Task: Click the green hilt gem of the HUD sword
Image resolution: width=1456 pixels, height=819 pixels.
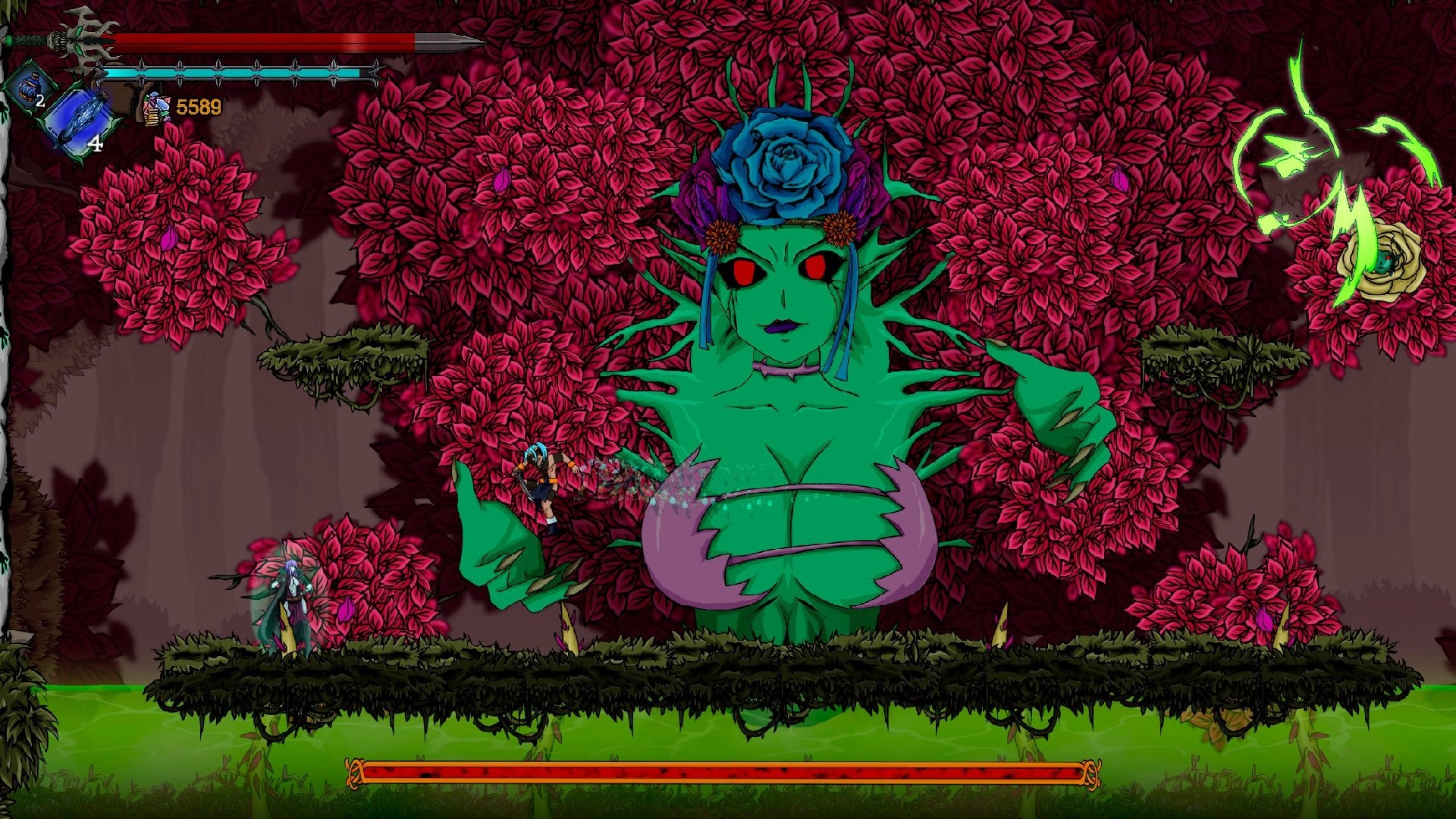Action: click(x=10, y=40)
